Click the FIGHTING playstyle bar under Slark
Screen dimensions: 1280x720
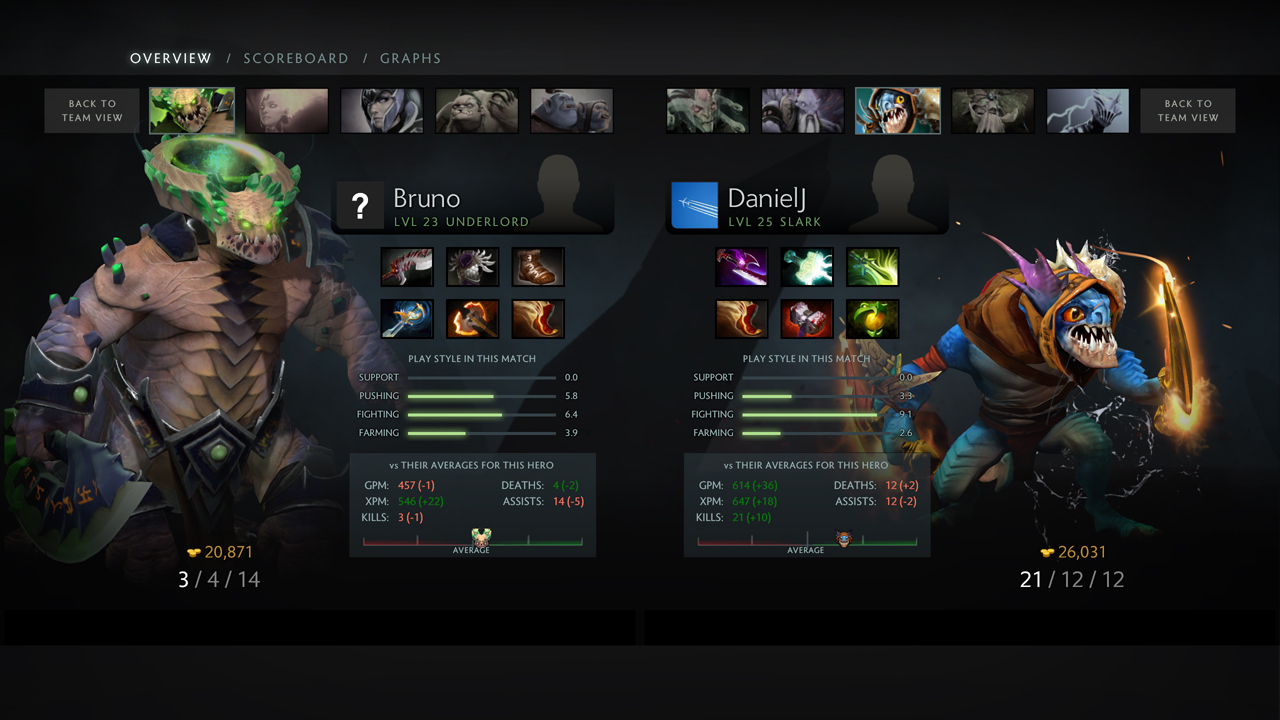[810, 414]
